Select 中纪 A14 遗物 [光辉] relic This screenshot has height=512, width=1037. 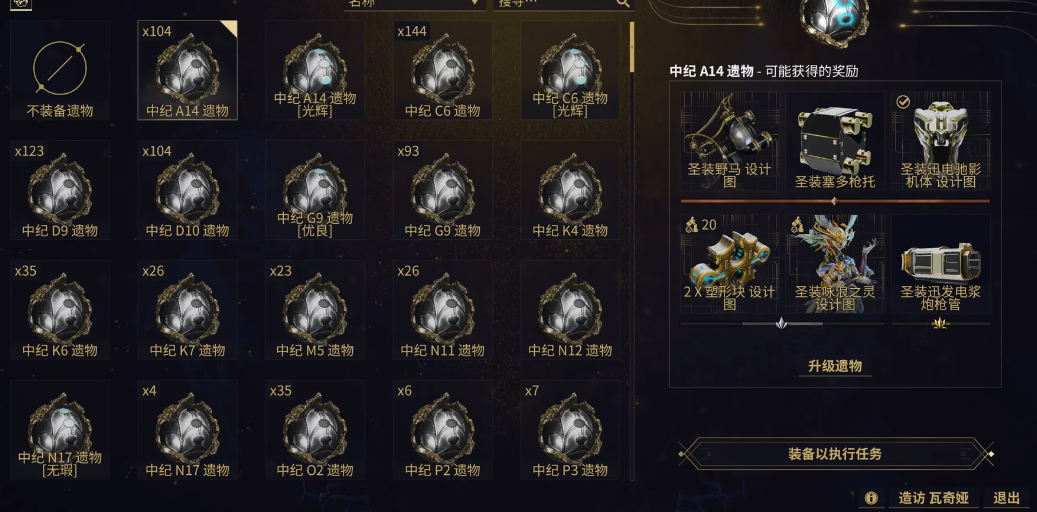point(315,71)
